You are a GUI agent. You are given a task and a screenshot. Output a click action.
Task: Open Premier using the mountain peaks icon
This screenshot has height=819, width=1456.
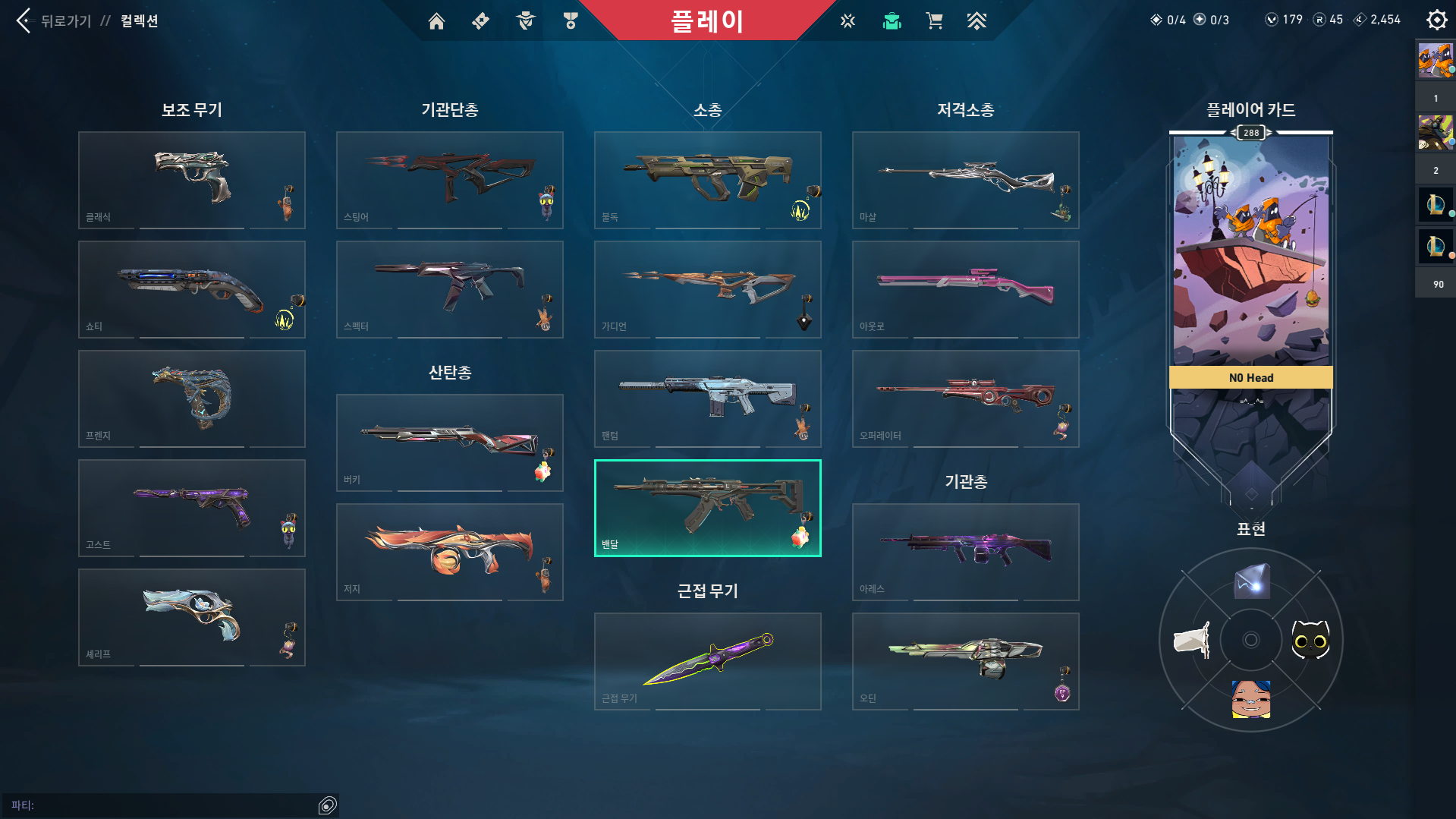click(977, 20)
